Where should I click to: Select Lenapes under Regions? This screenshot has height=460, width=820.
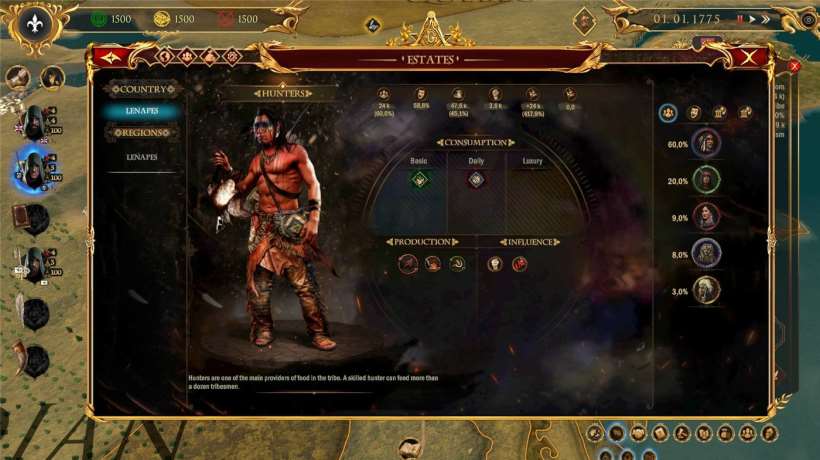pyautogui.click(x=141, y=158)
